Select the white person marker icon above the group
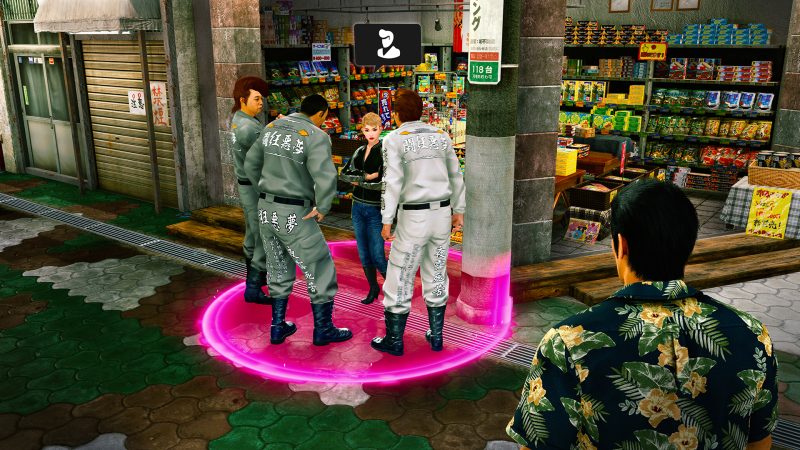Viewport: 800px width, 450px height. pyautogui.click(x=387, y=45)
